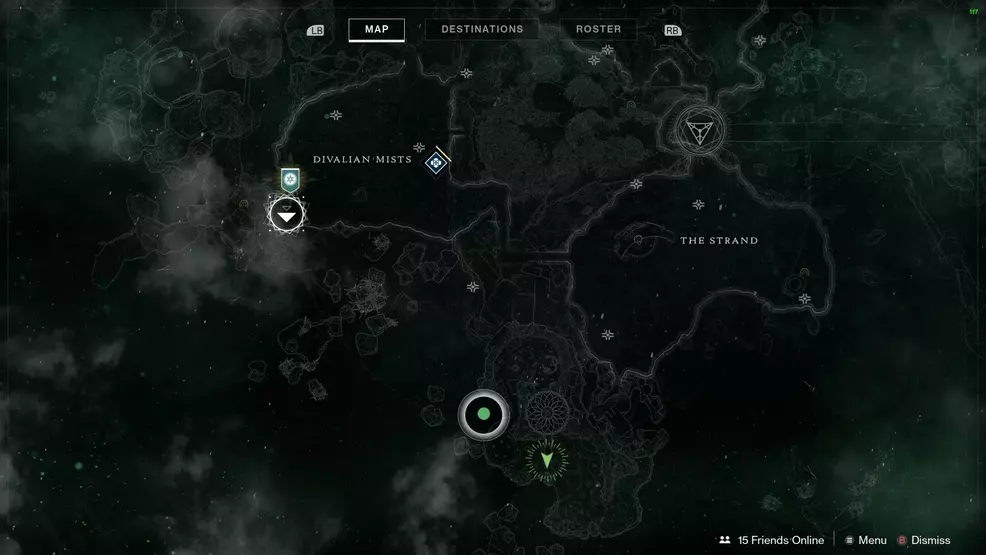Select the green dot activity node

coord(484,414)
